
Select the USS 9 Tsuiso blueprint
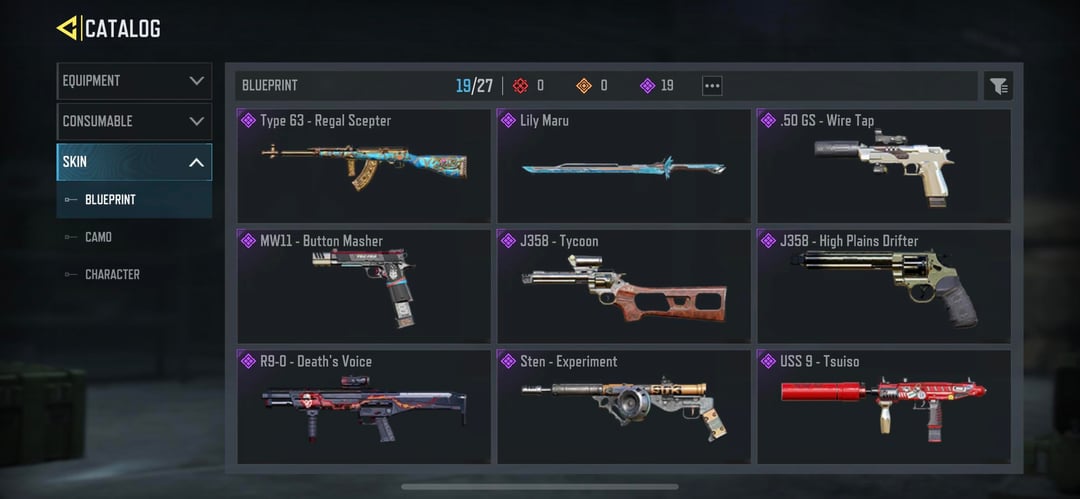coord(884,405)
